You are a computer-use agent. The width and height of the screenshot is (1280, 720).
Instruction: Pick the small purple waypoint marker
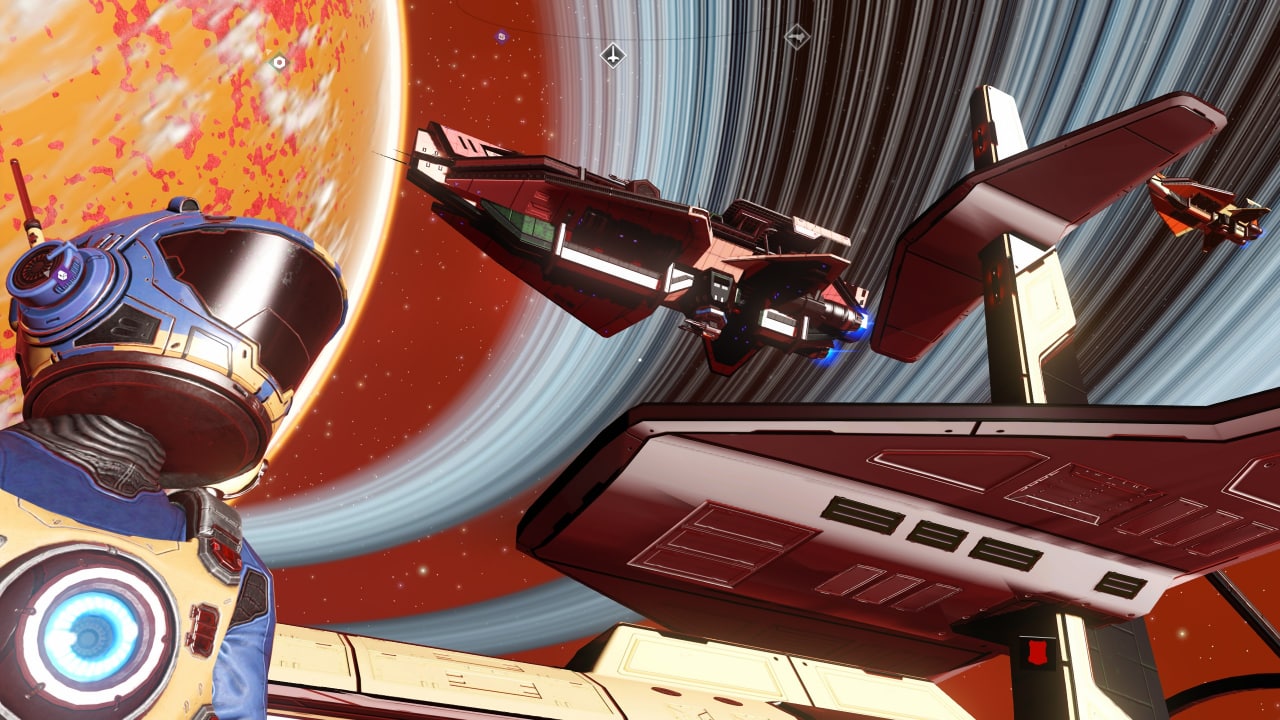pyautogui.click(x=501, y=37)
